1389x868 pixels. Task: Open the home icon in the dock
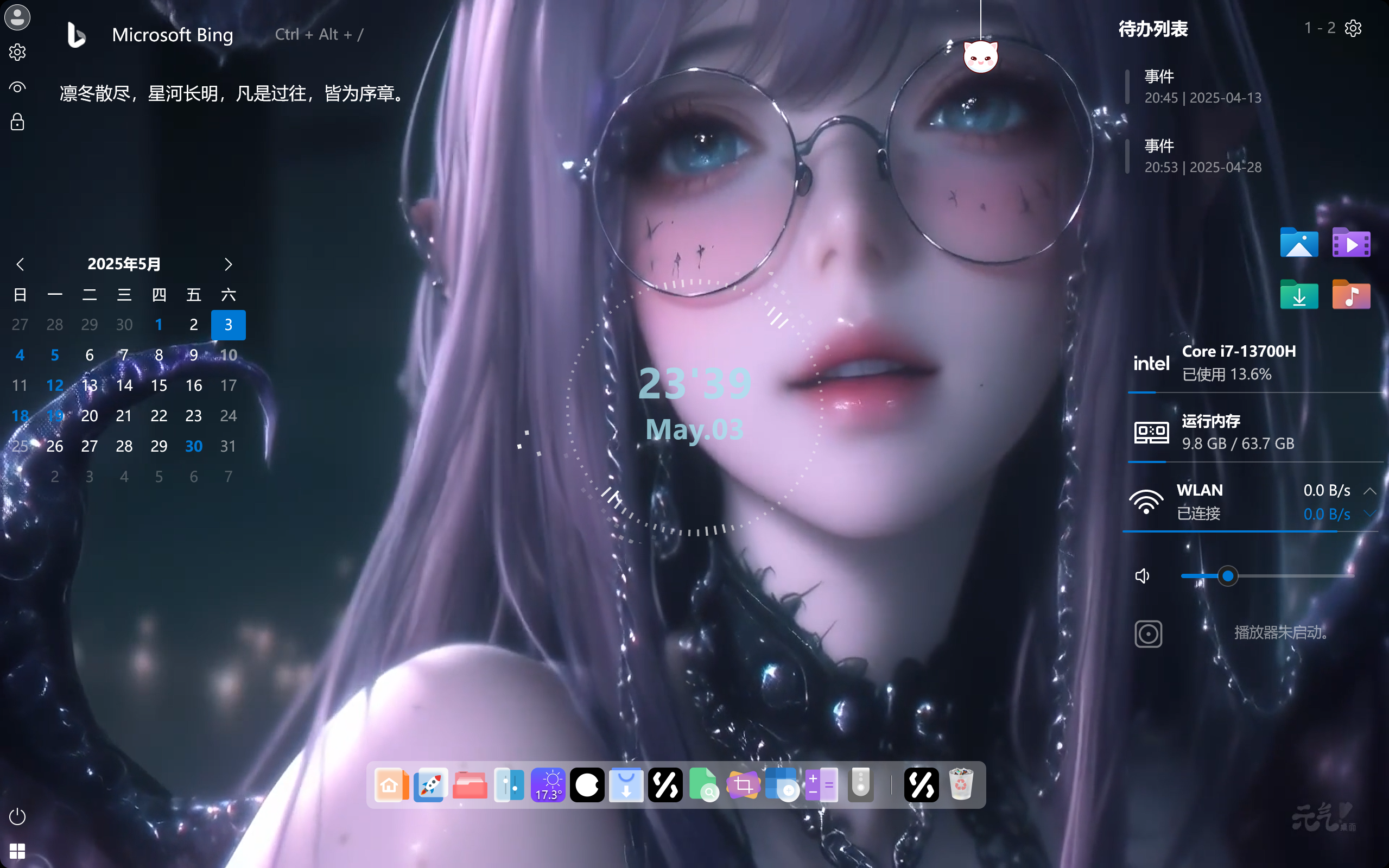point(391,785)
